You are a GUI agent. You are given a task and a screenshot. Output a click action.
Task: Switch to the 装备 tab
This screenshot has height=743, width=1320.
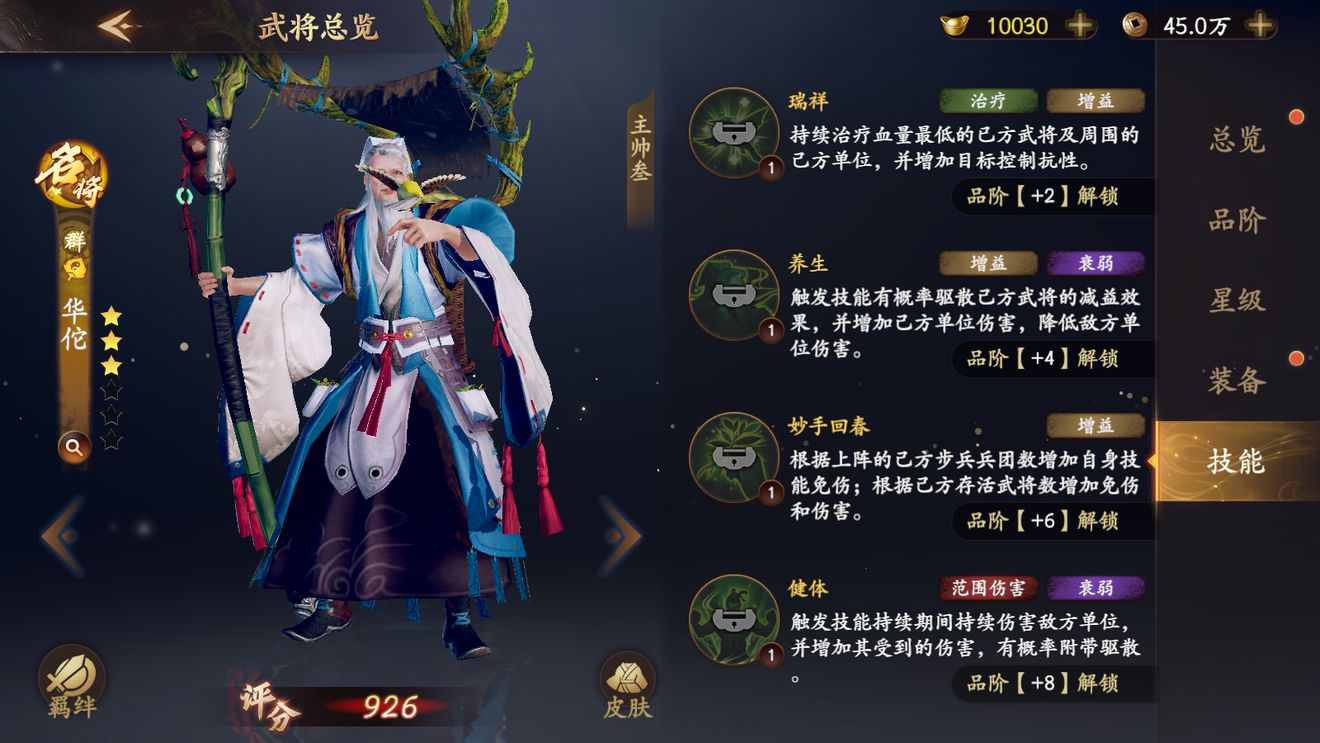pyautogui.click(x=1238, y=382)
